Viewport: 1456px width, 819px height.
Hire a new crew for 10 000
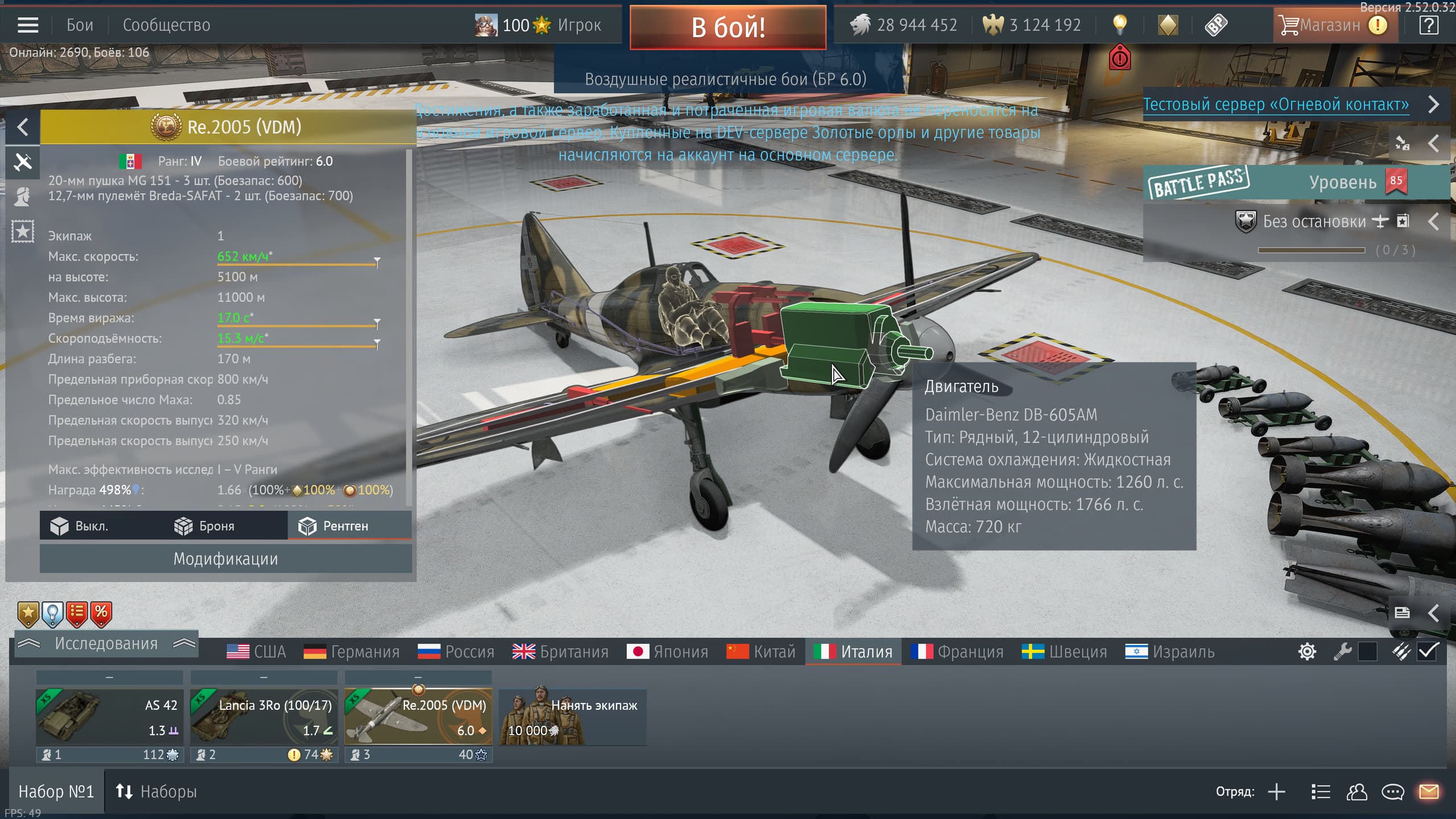(572, 717)
